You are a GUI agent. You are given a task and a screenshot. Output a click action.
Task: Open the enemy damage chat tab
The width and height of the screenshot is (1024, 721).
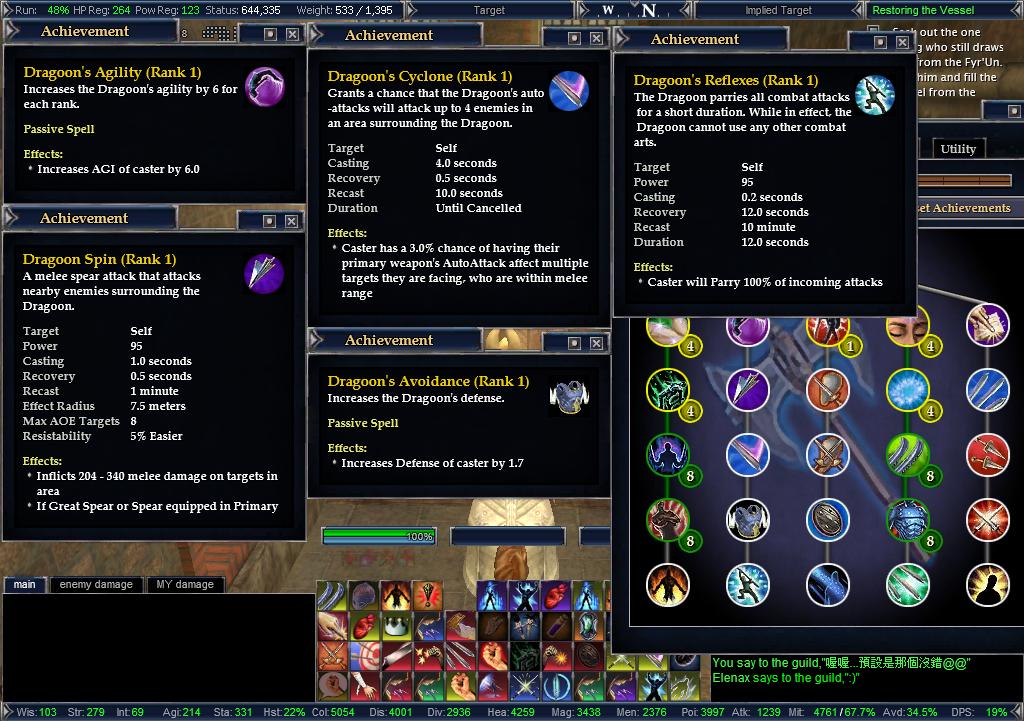96,584
